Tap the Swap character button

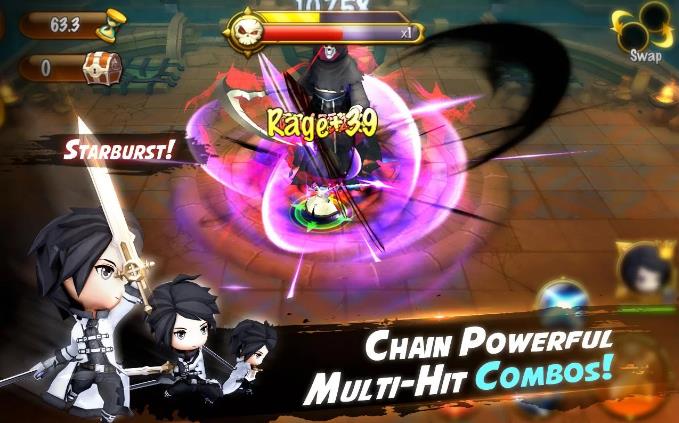click(x=642, y=30)
